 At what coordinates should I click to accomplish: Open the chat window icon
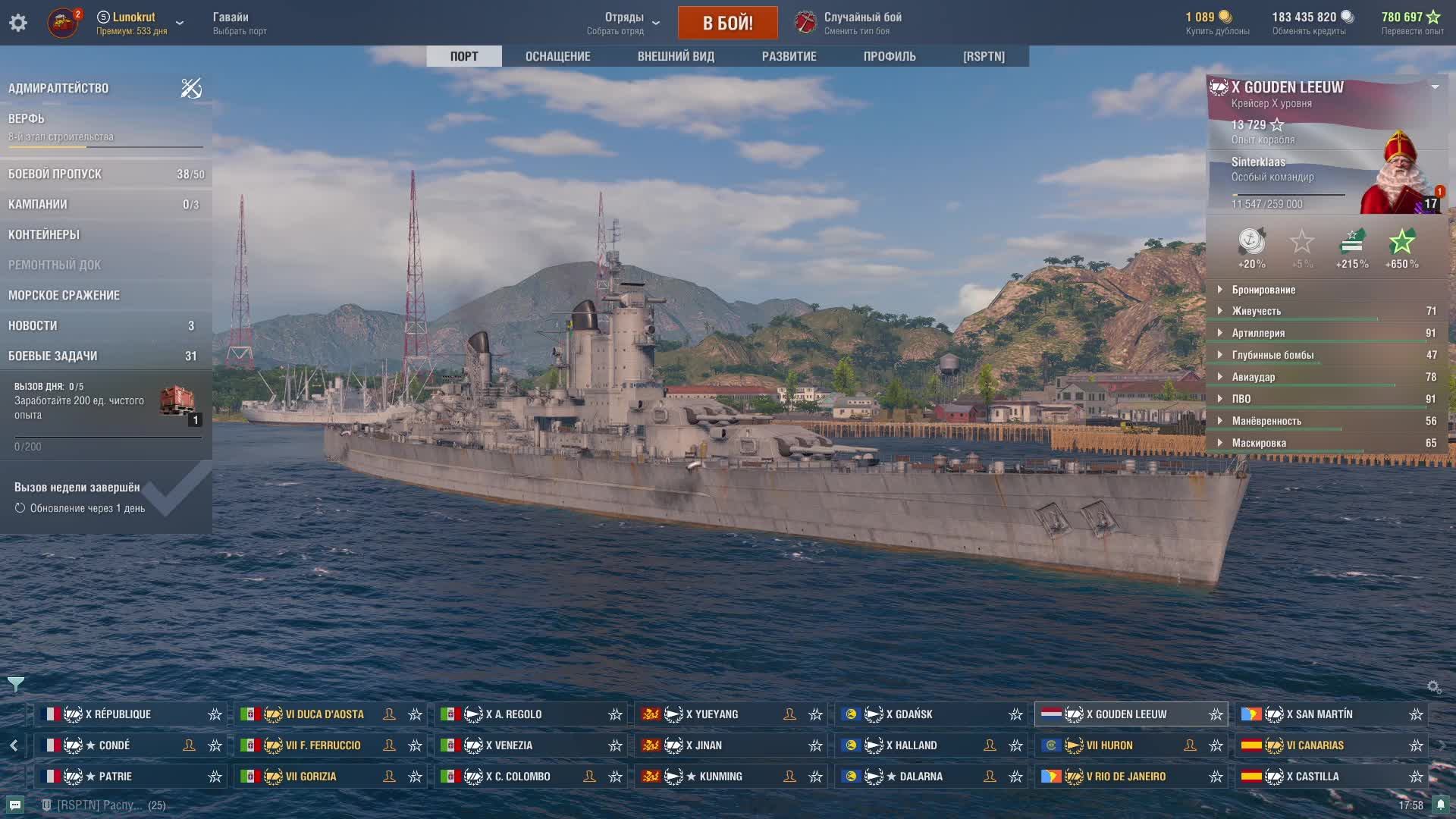[x=15, y=805]
